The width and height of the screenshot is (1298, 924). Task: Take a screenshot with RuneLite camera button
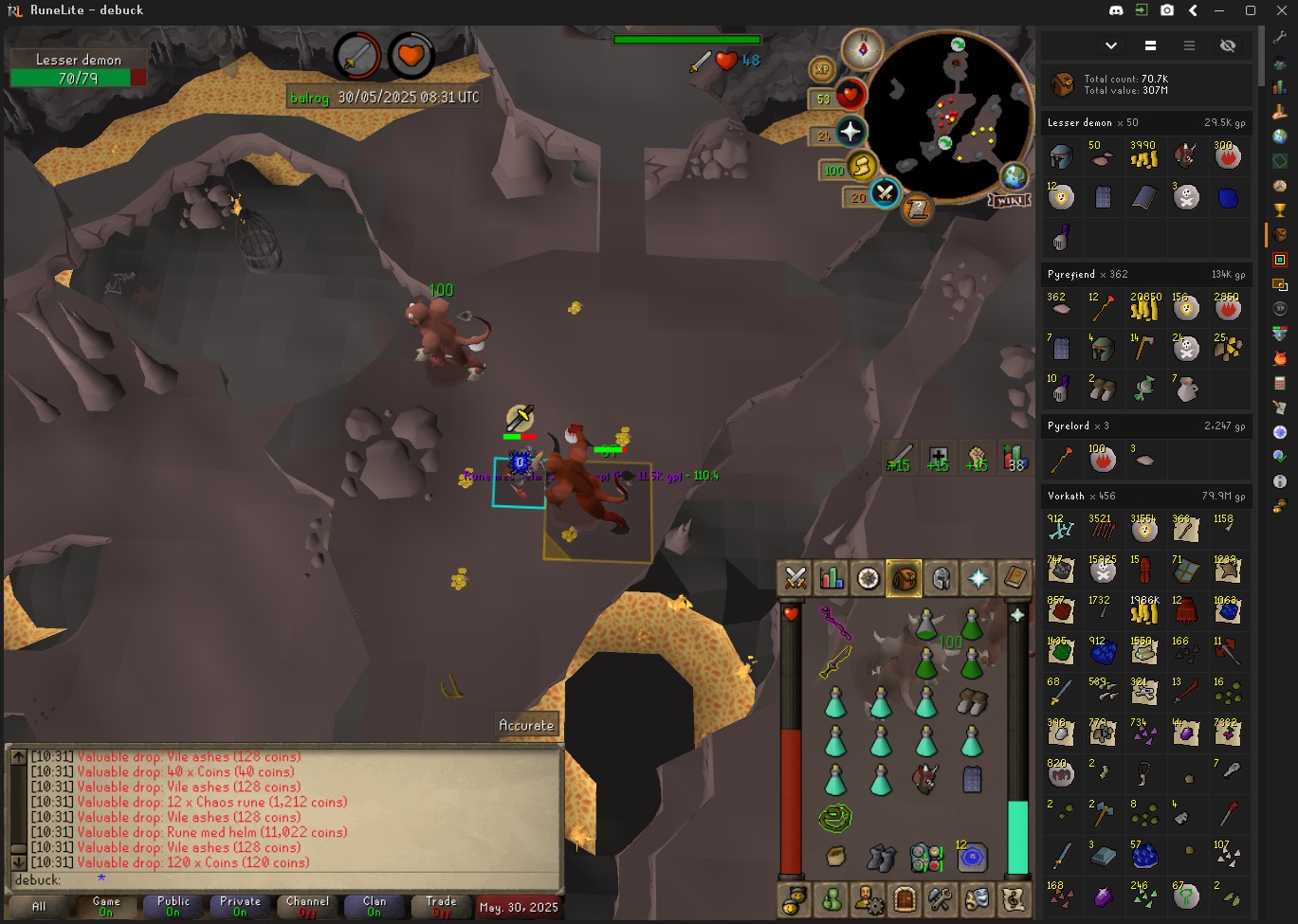pos(1167,10)
